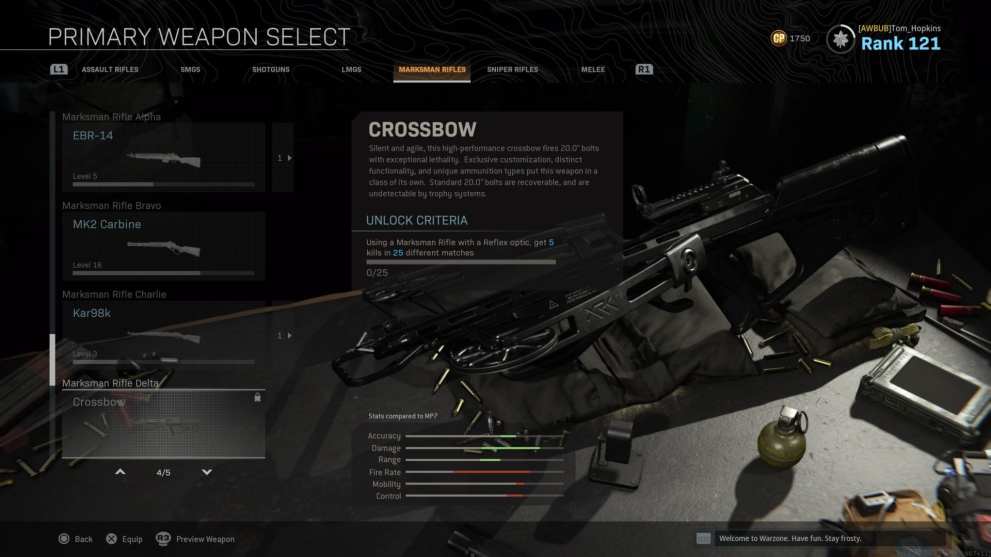Choose the Marksman Rifles tab

coord(431,70)
